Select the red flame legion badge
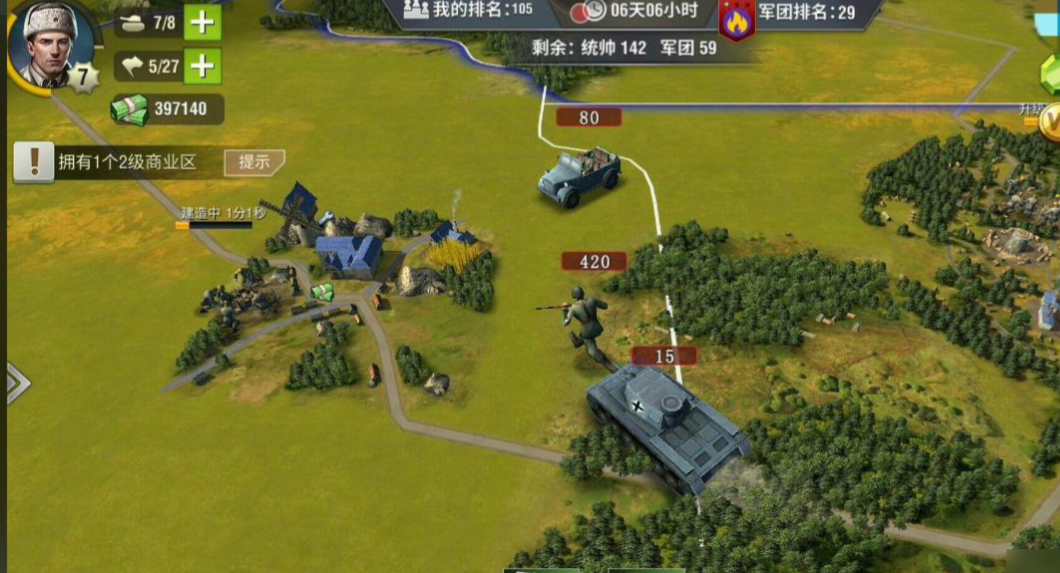This screenshot has width=1060, height=573. [x=737, y=20]
